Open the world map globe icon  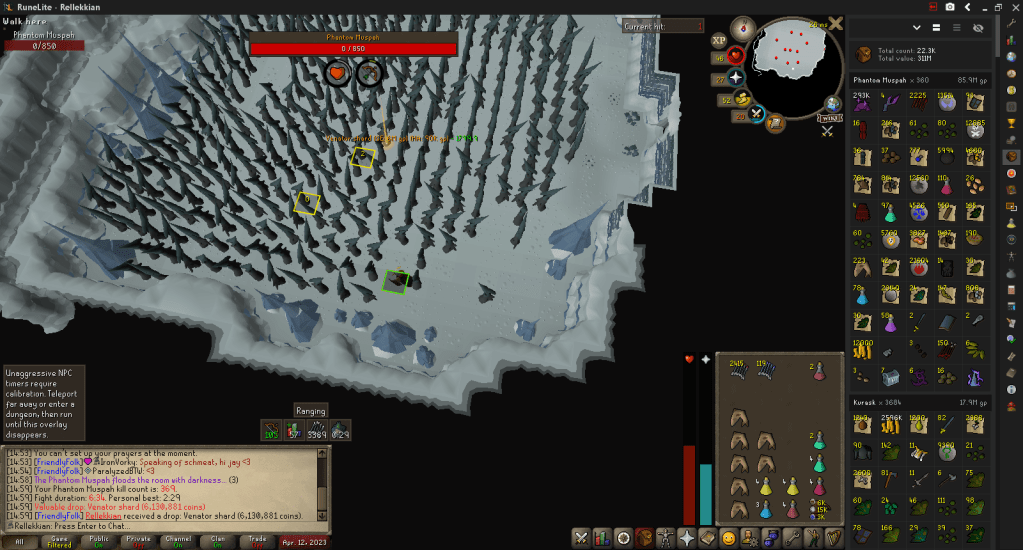(x=833, y=103)
